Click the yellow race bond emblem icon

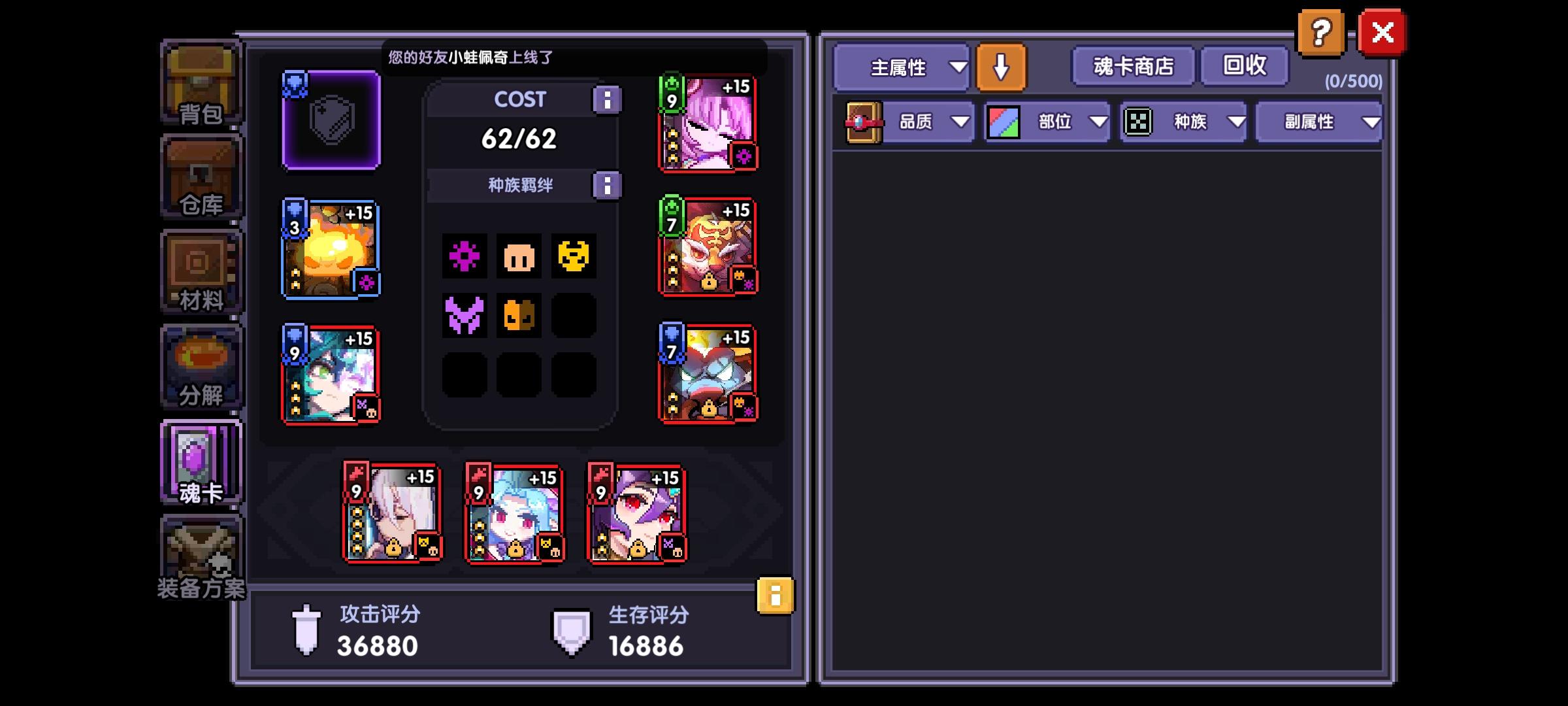coord(572,257)
